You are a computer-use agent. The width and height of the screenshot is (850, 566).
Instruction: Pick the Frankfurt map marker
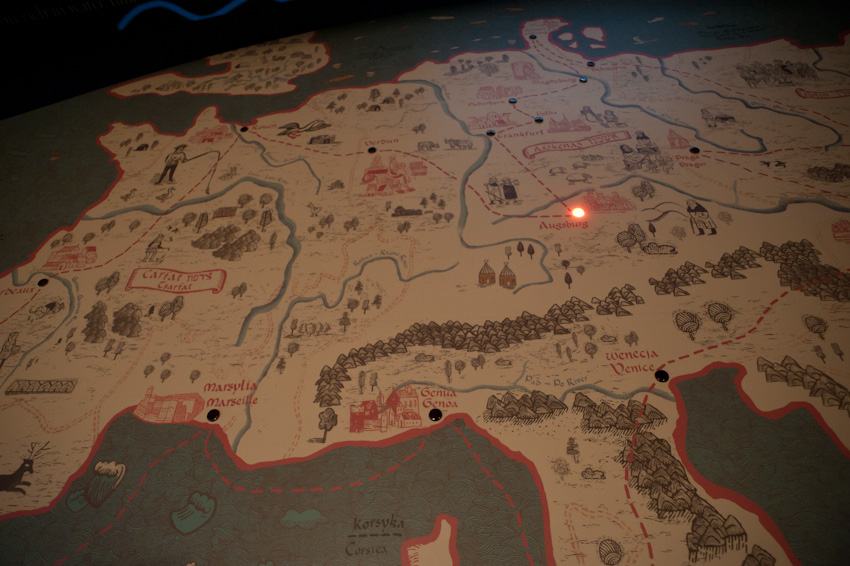click(x=490, y=133)
